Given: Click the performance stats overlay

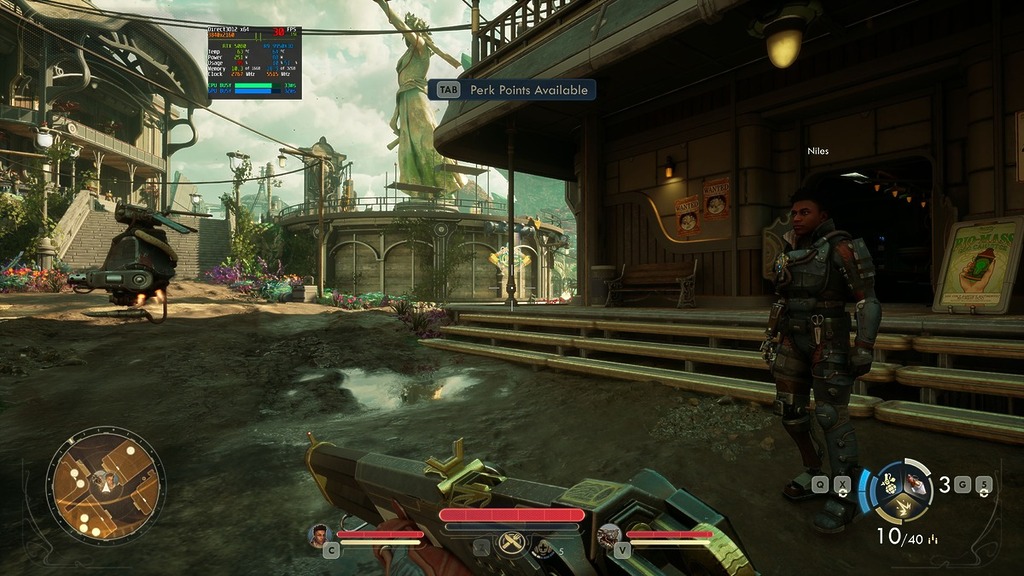Looking at the screenshot, I should click(254, 62).
